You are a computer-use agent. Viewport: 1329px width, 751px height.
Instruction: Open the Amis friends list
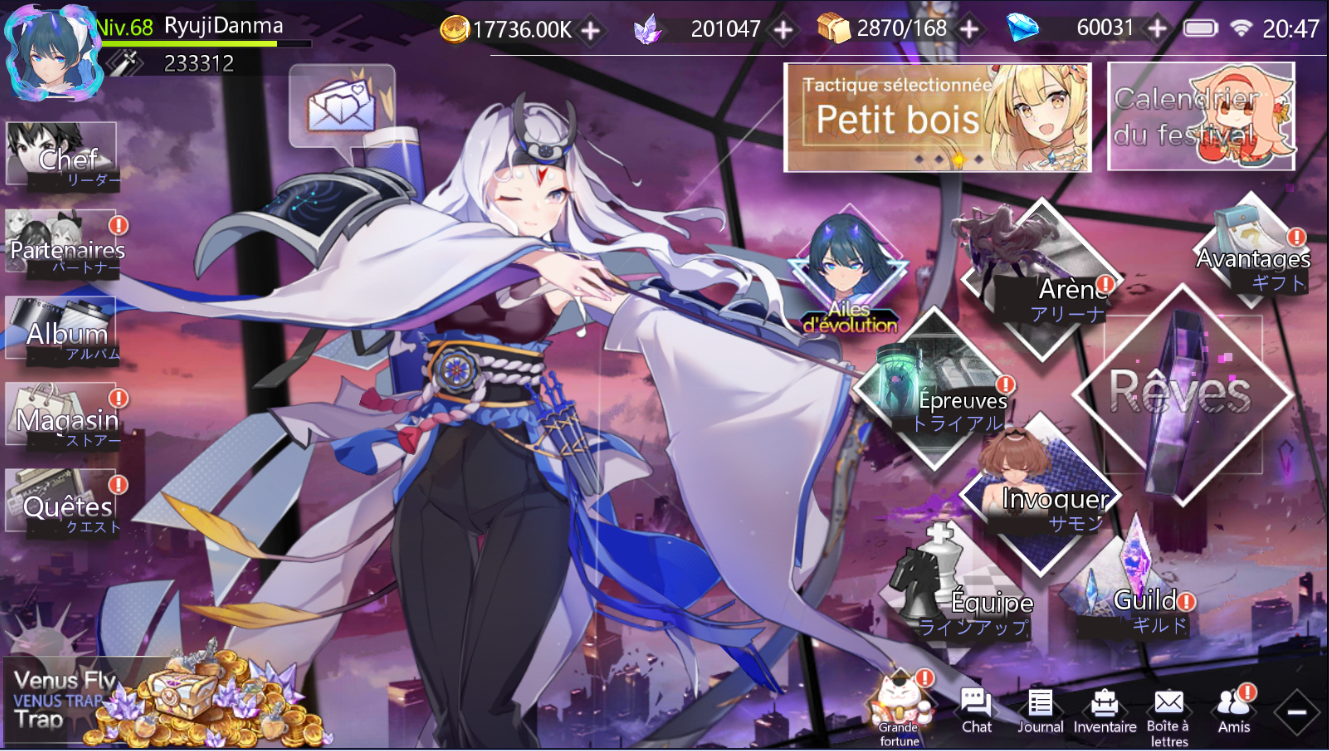1232,711
